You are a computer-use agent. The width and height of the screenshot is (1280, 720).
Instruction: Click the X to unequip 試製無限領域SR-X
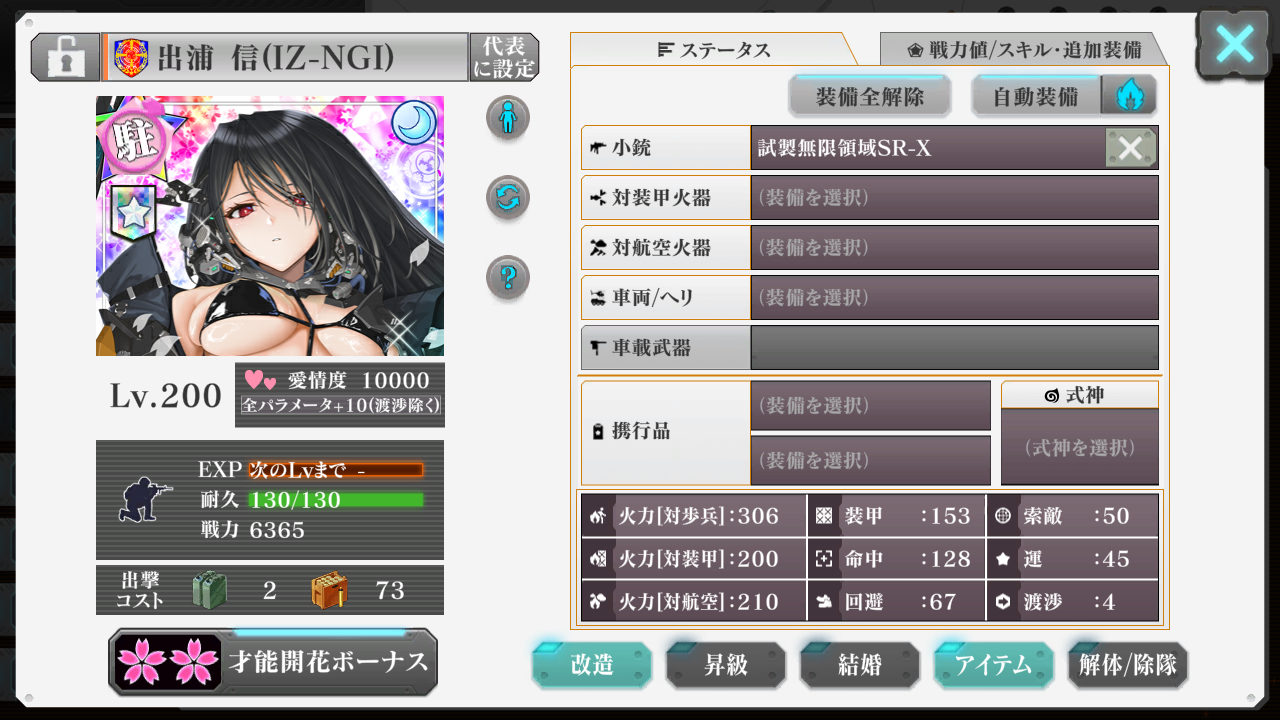pos(1131,147)
